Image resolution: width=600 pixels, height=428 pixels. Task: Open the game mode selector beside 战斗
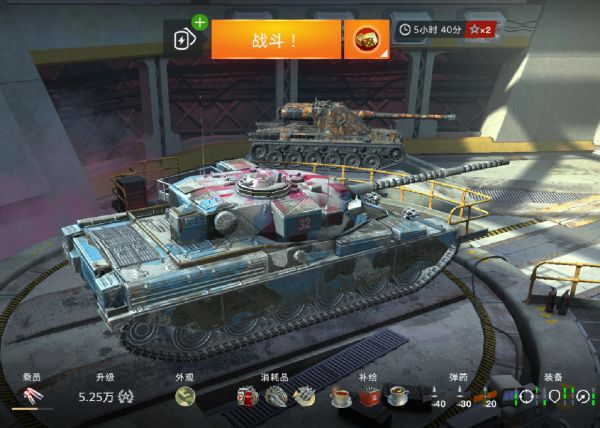tap(366, 39)
